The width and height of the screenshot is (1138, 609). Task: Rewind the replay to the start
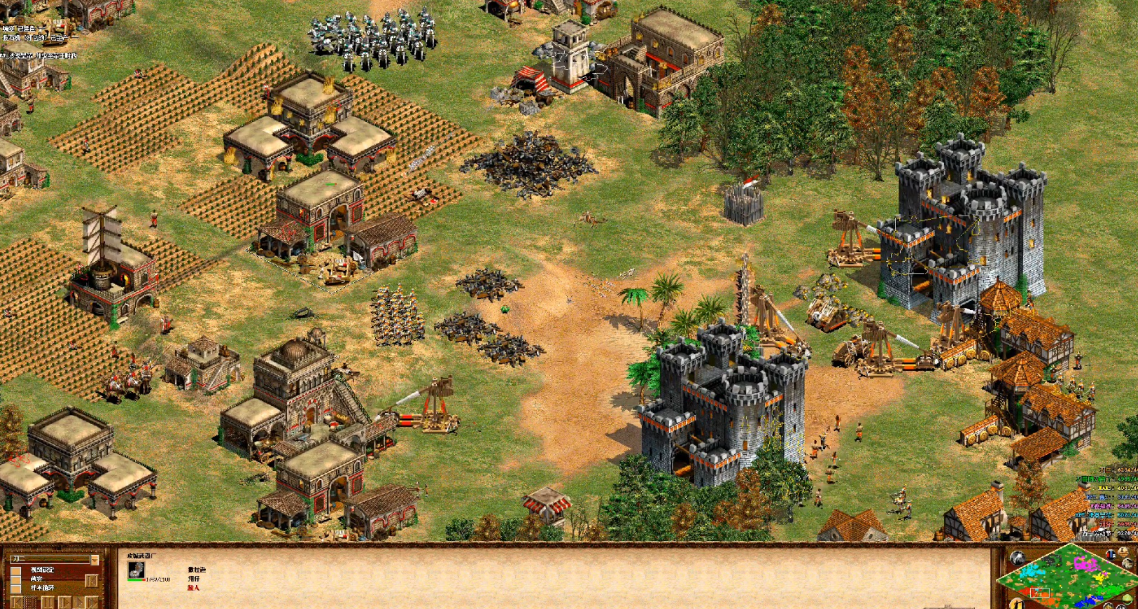(x=16, y=602)
